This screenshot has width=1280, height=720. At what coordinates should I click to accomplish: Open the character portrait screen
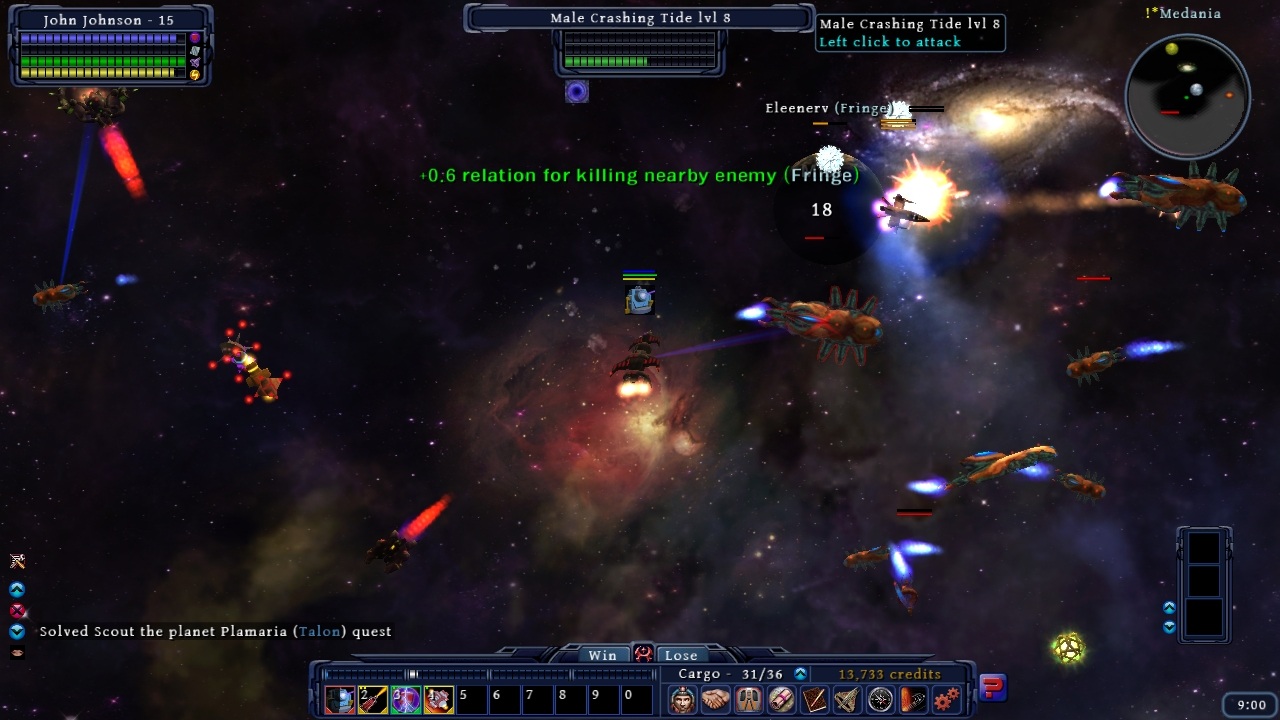pos(682,699)
